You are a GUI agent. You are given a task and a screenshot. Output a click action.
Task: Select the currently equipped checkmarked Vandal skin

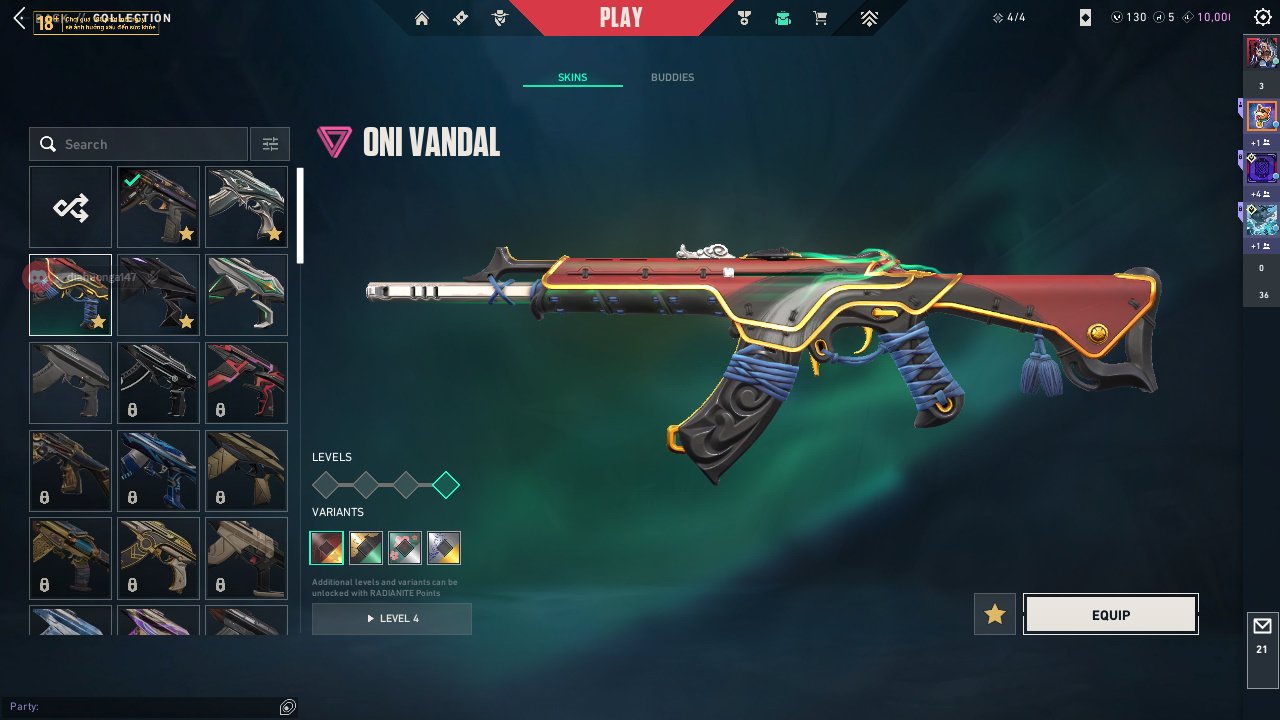click(x=158, y=207)
